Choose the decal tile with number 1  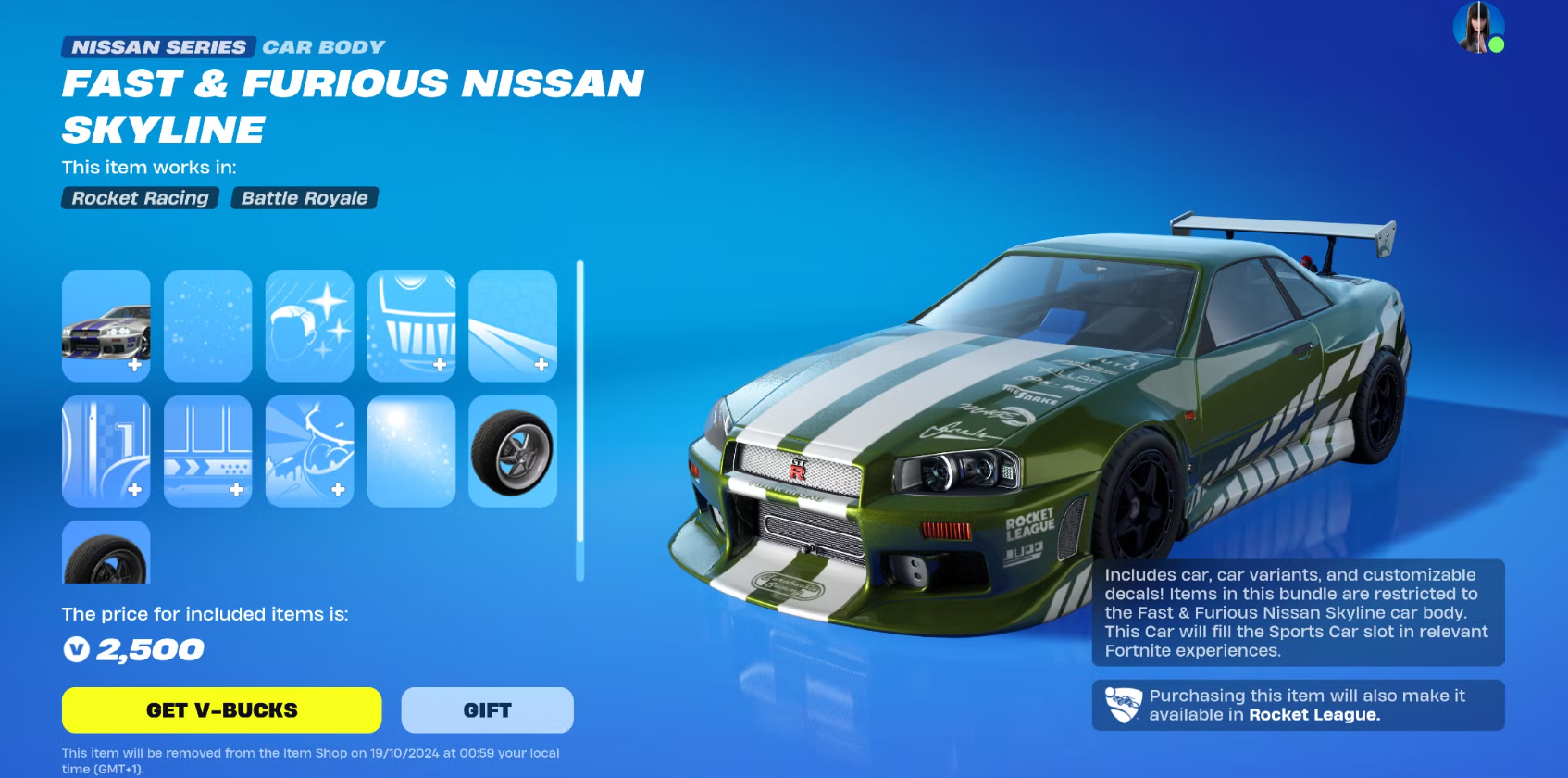(x=106, y=451)
